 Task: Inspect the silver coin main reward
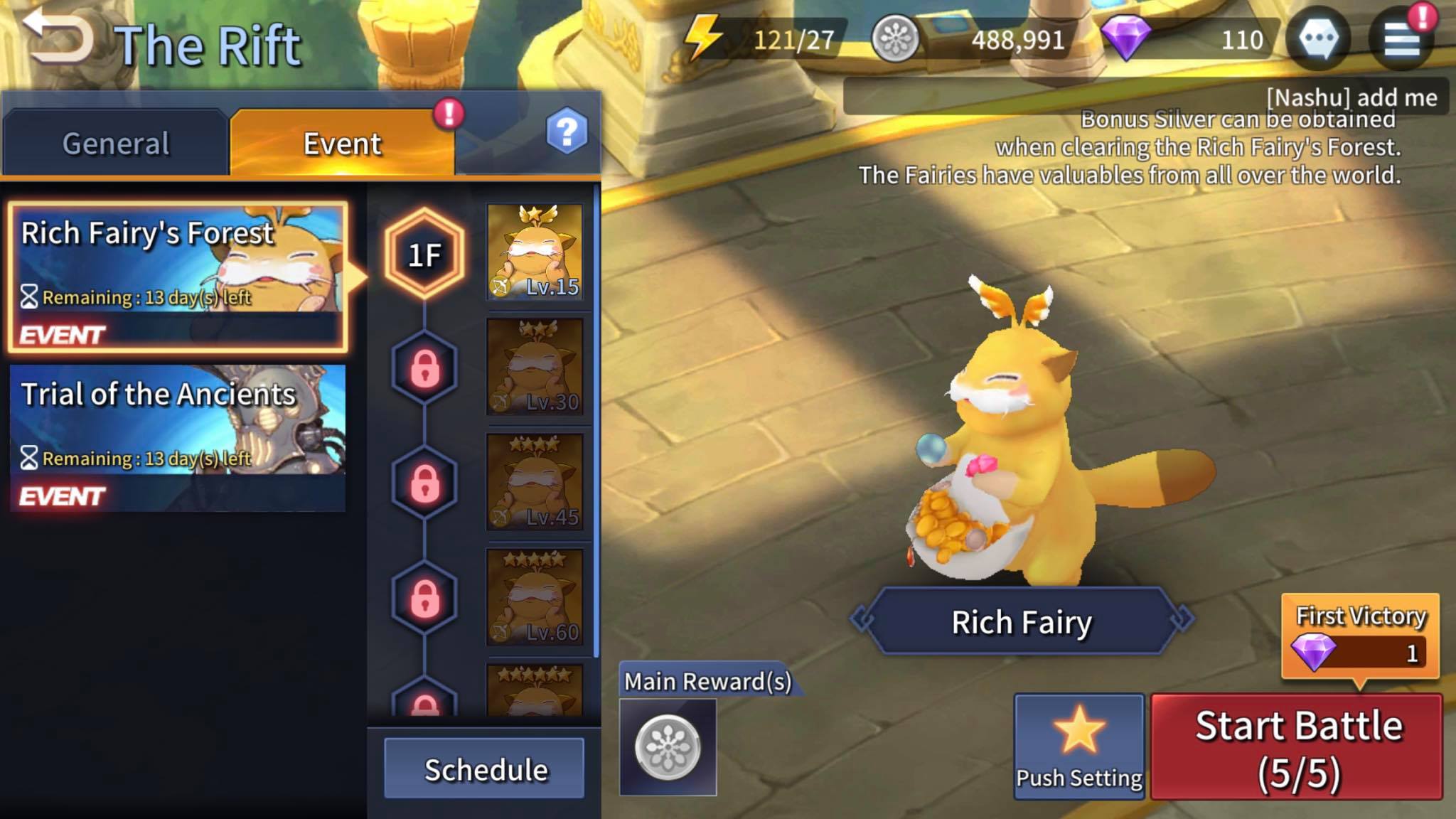point(668,746)
